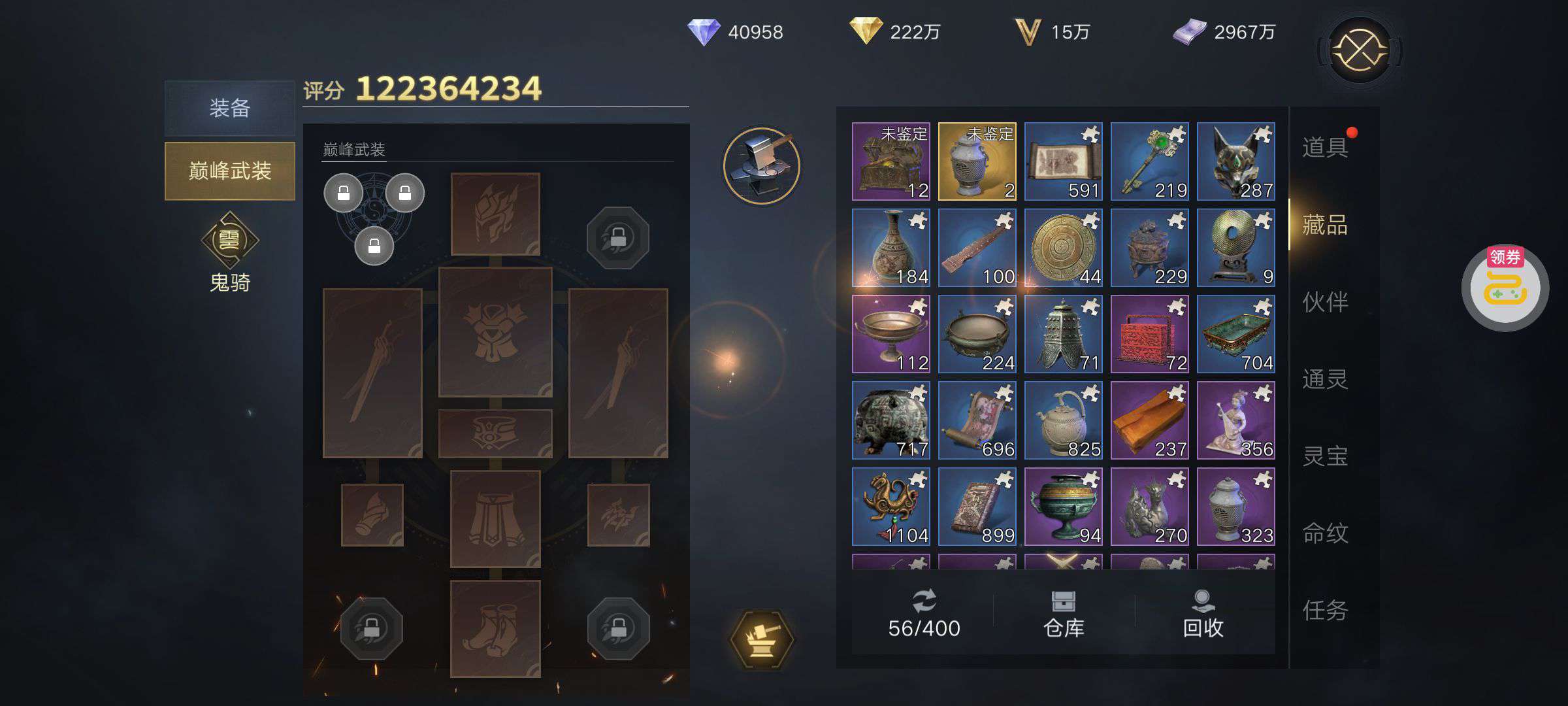Sort the bag using the 56/400 refresh button
The image size is (1568, 706).
coord(924,613)
